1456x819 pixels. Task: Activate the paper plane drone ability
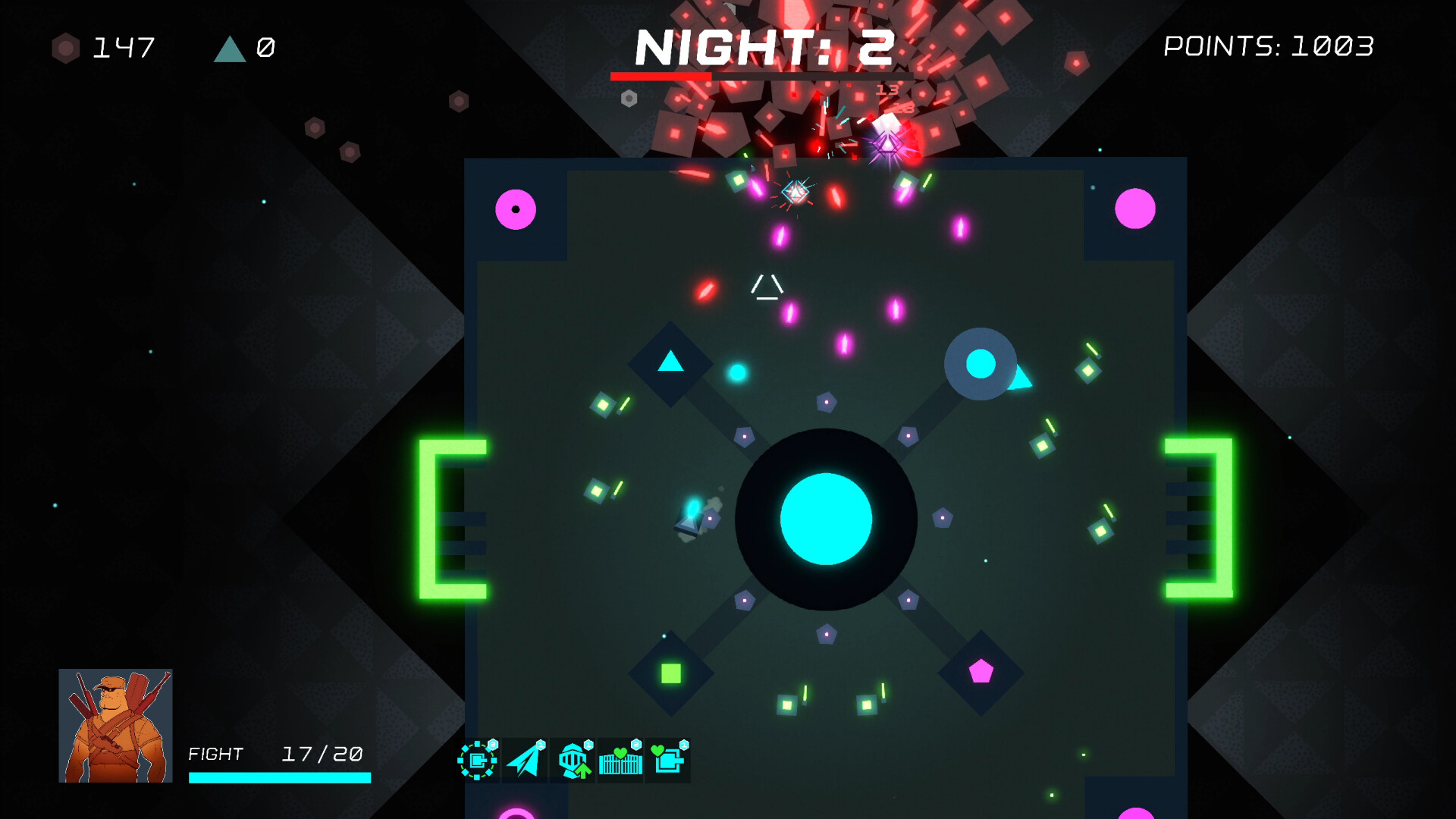[524, 762]
